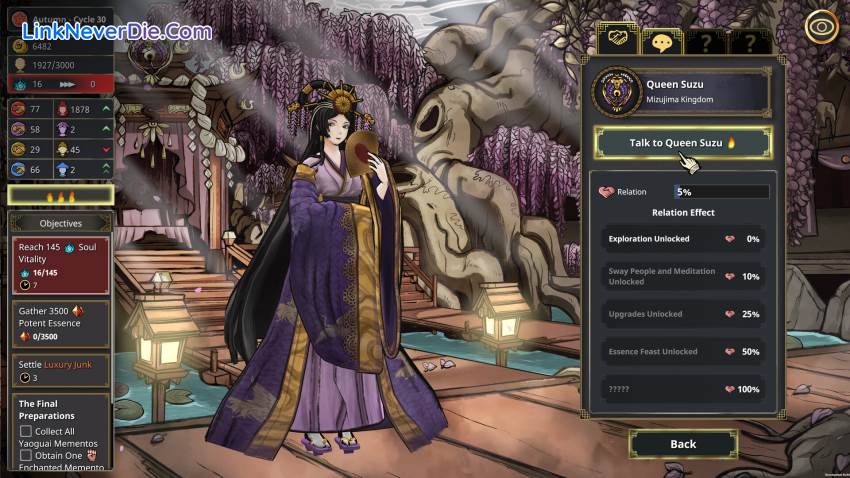
Task: Select the Queen Suzu crest portrait
Action: click(616, 93)
